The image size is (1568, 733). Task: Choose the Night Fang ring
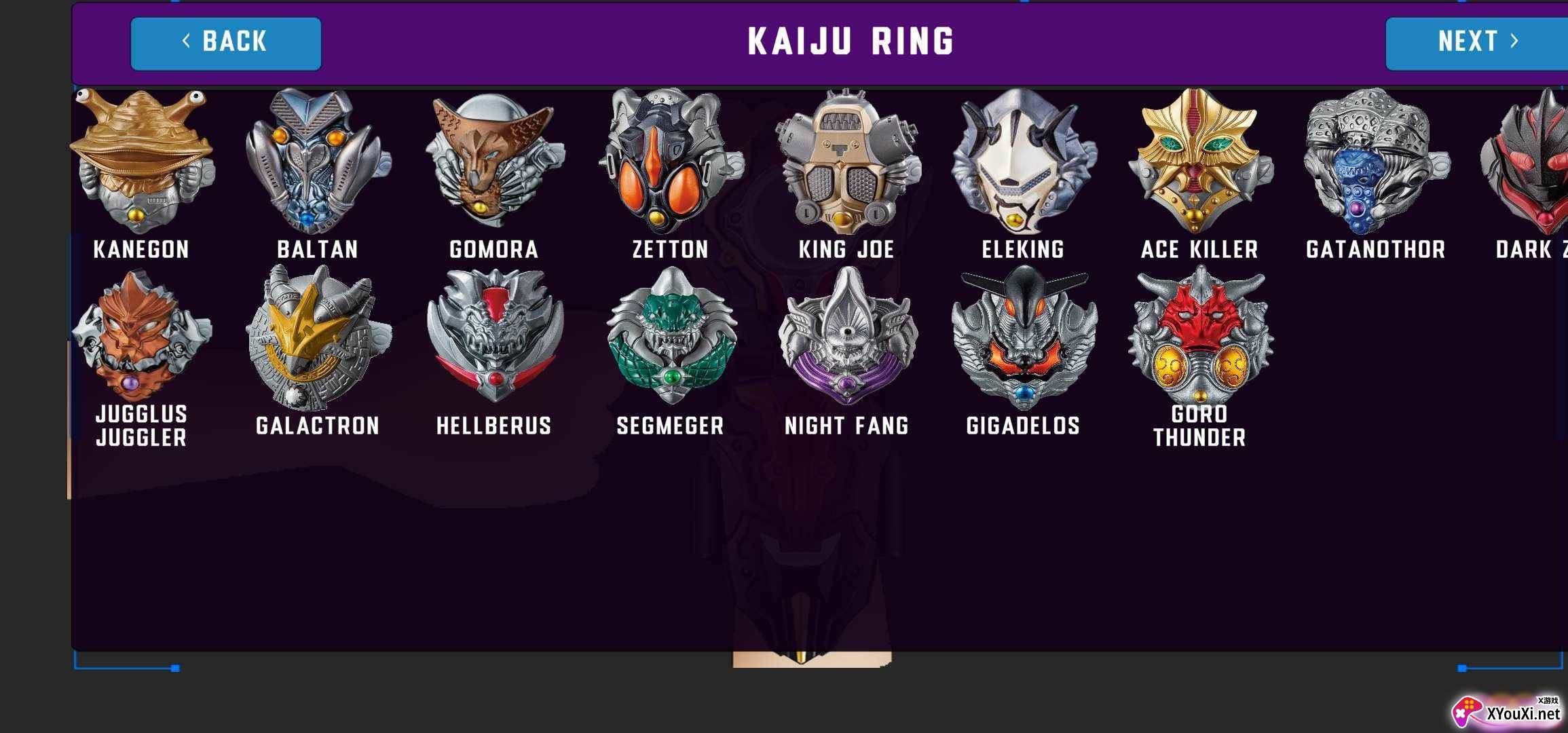tap(846, 336)
